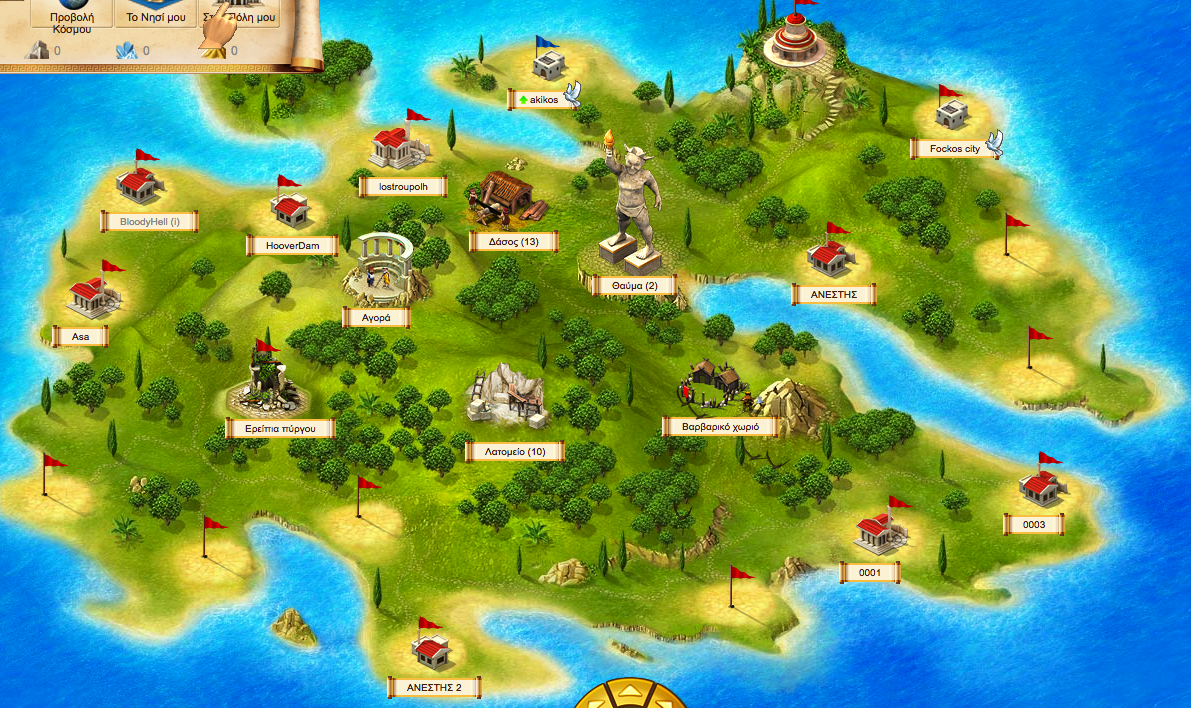Screen dimensions: 1191x708
Task: Select the BloodyHell (i) city label
Action: (149, 221)
